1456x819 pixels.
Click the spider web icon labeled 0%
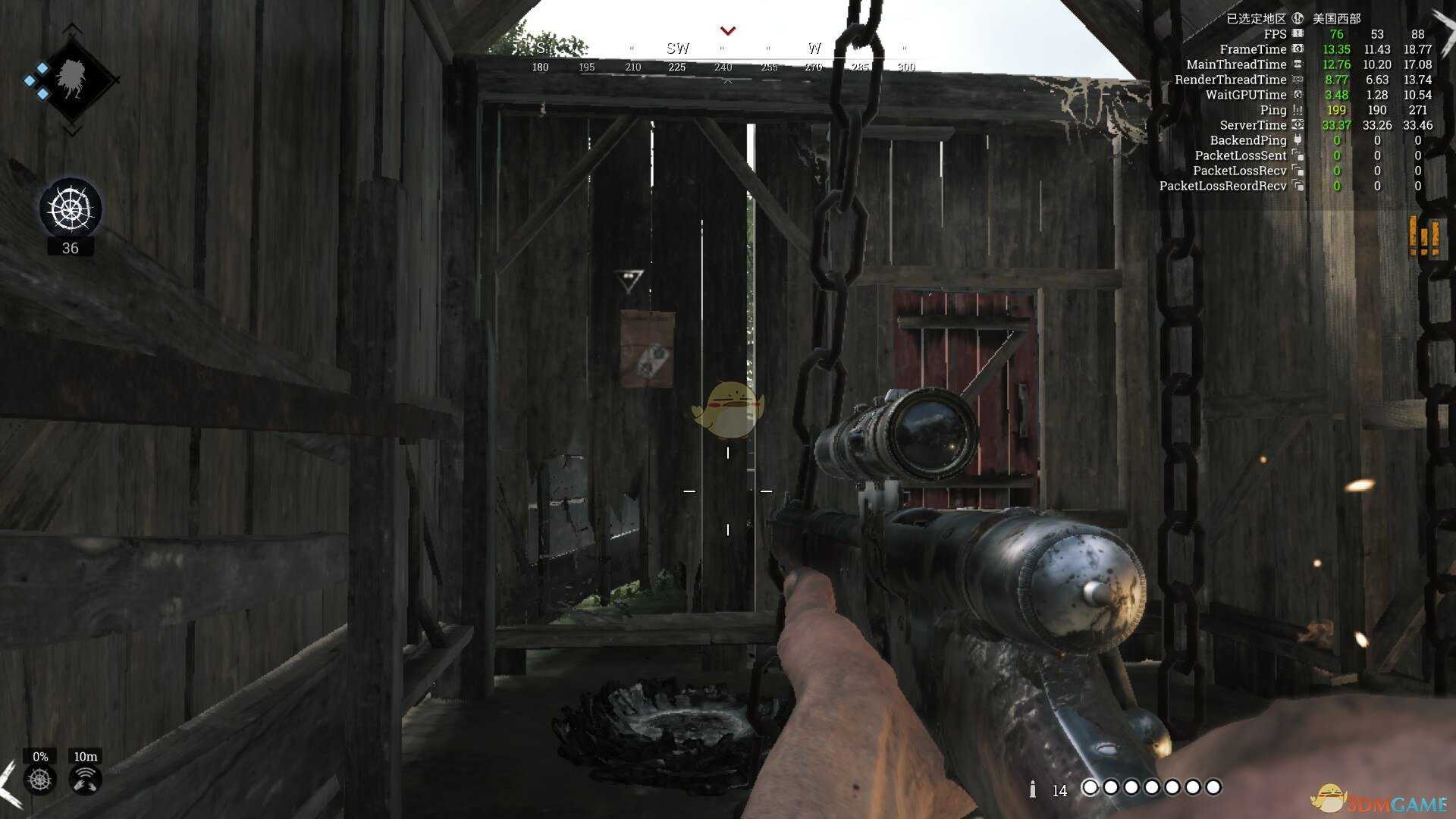[x=40, y=779]
